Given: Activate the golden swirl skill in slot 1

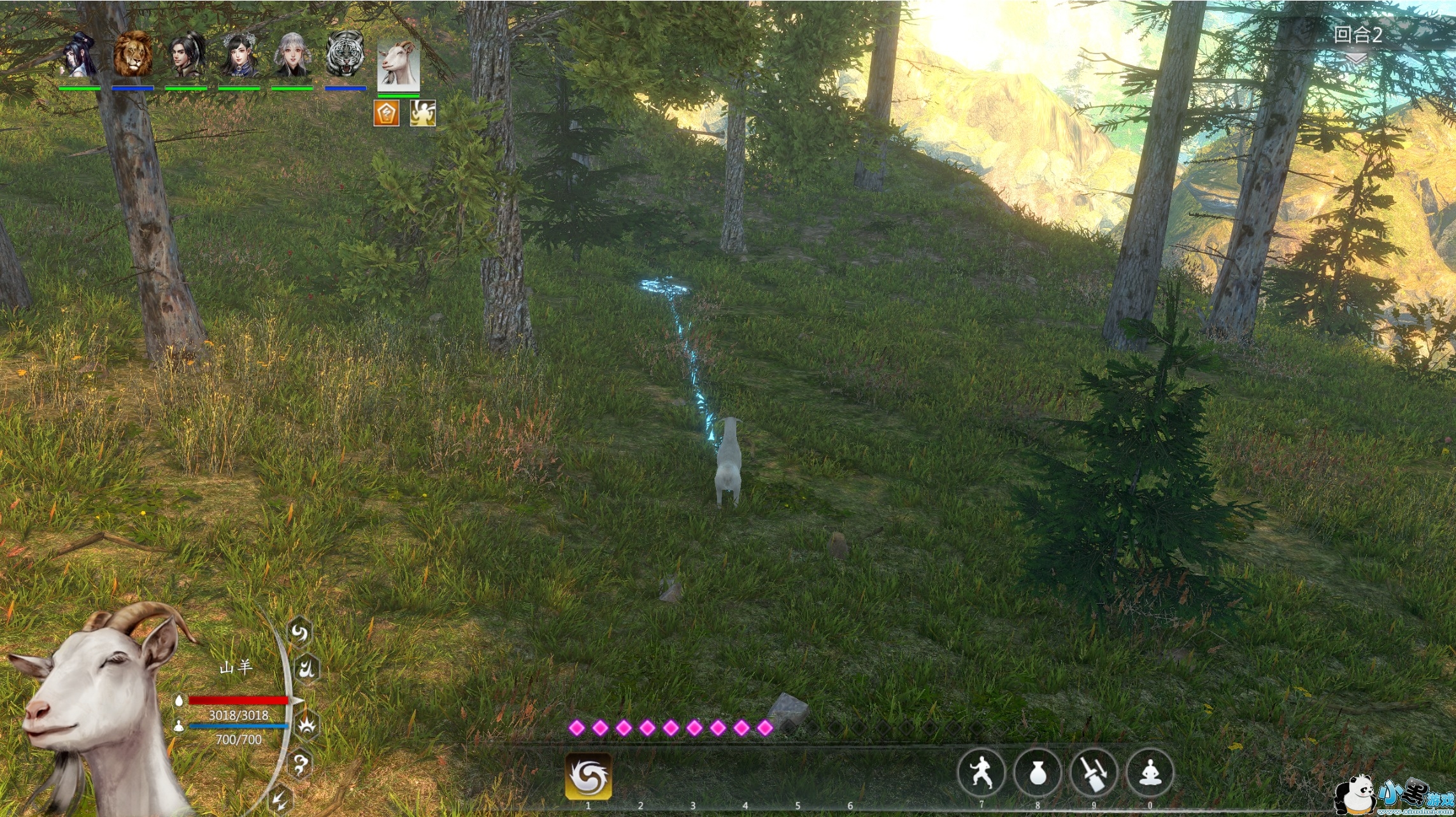Looking at the screenshot, I should click(x=588, y=776).
